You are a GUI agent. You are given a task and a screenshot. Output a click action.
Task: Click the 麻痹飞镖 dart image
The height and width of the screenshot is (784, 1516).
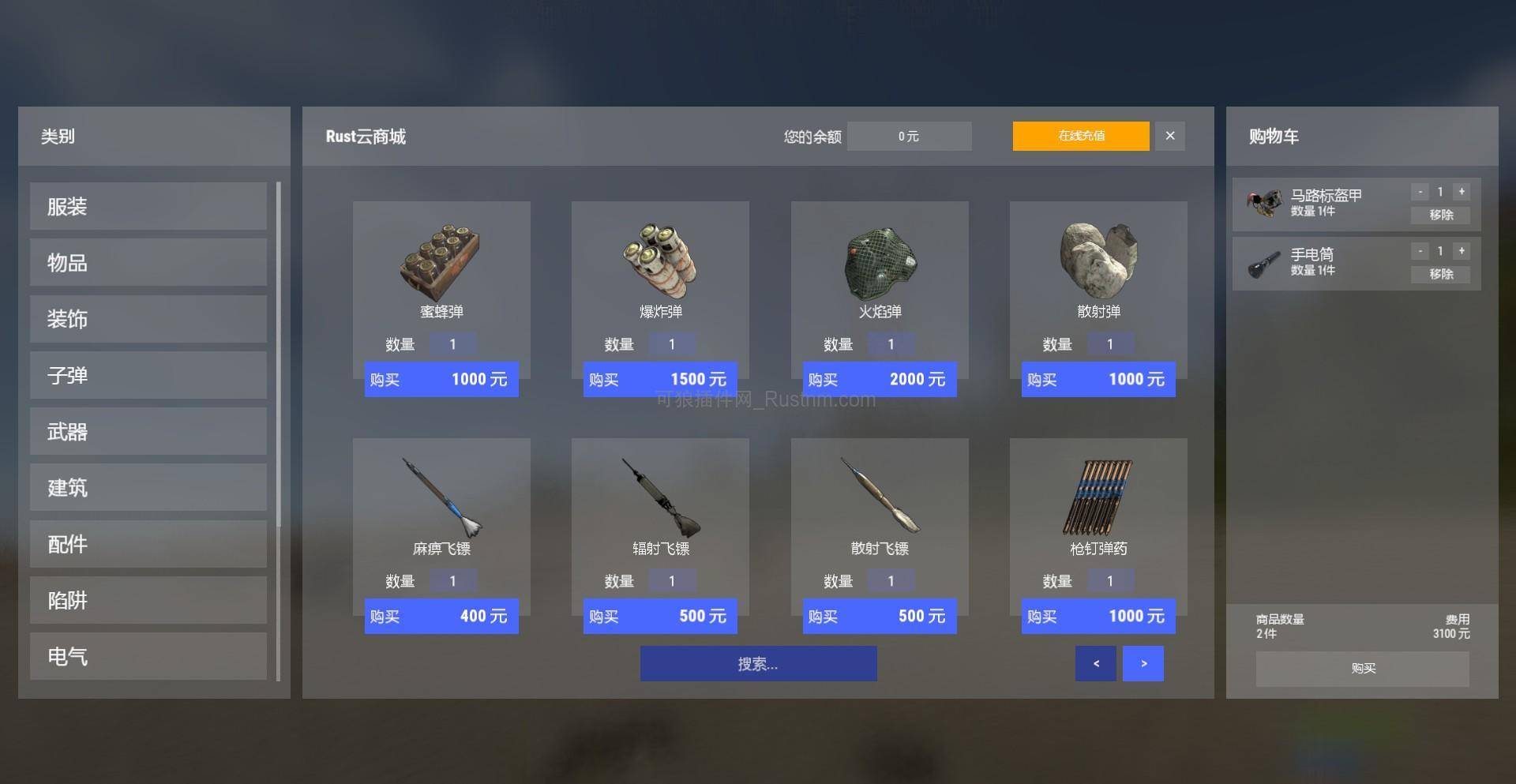click(441, 497)
